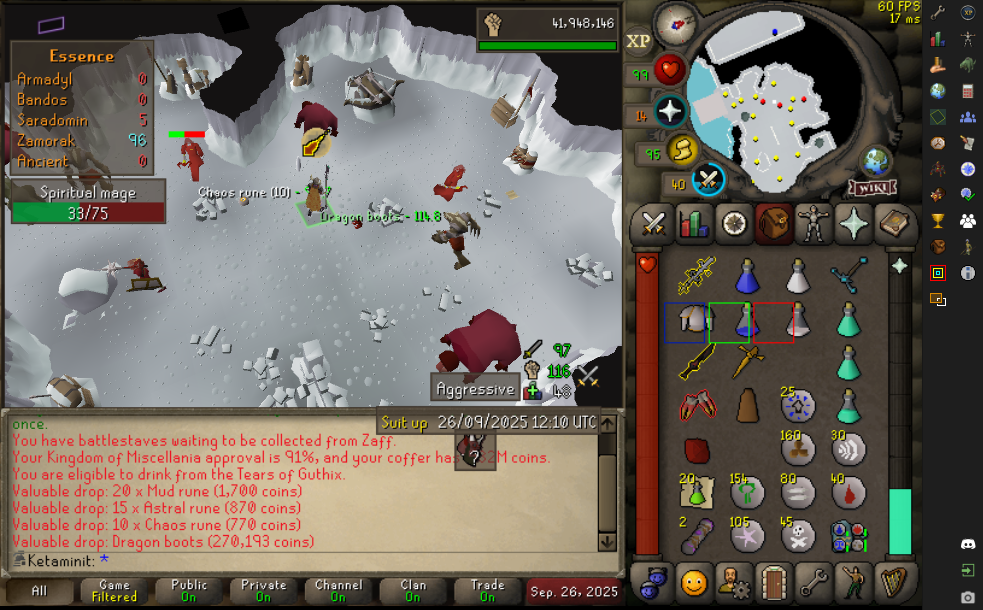
Task: Toggle run energy boot orb
Action: click(682, 151)
